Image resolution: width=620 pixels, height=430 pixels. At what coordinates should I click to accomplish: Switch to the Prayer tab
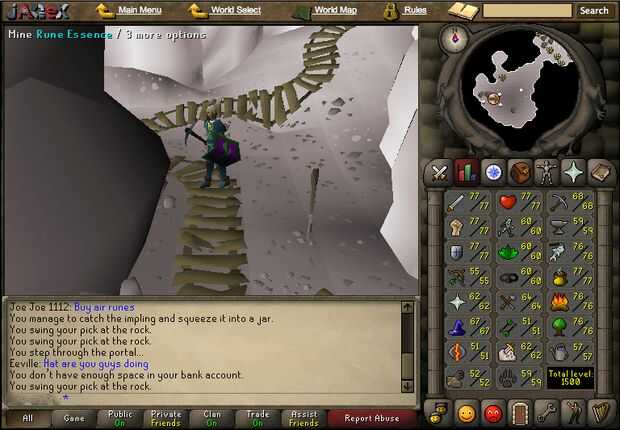(x=574, y=172)
